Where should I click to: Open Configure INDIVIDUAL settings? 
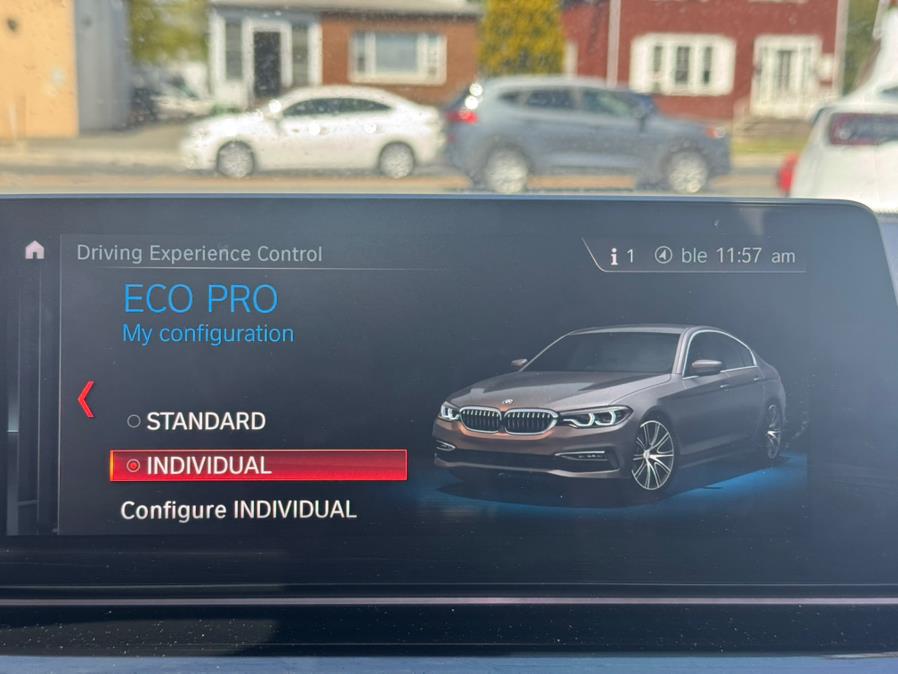tap(238, 510)
